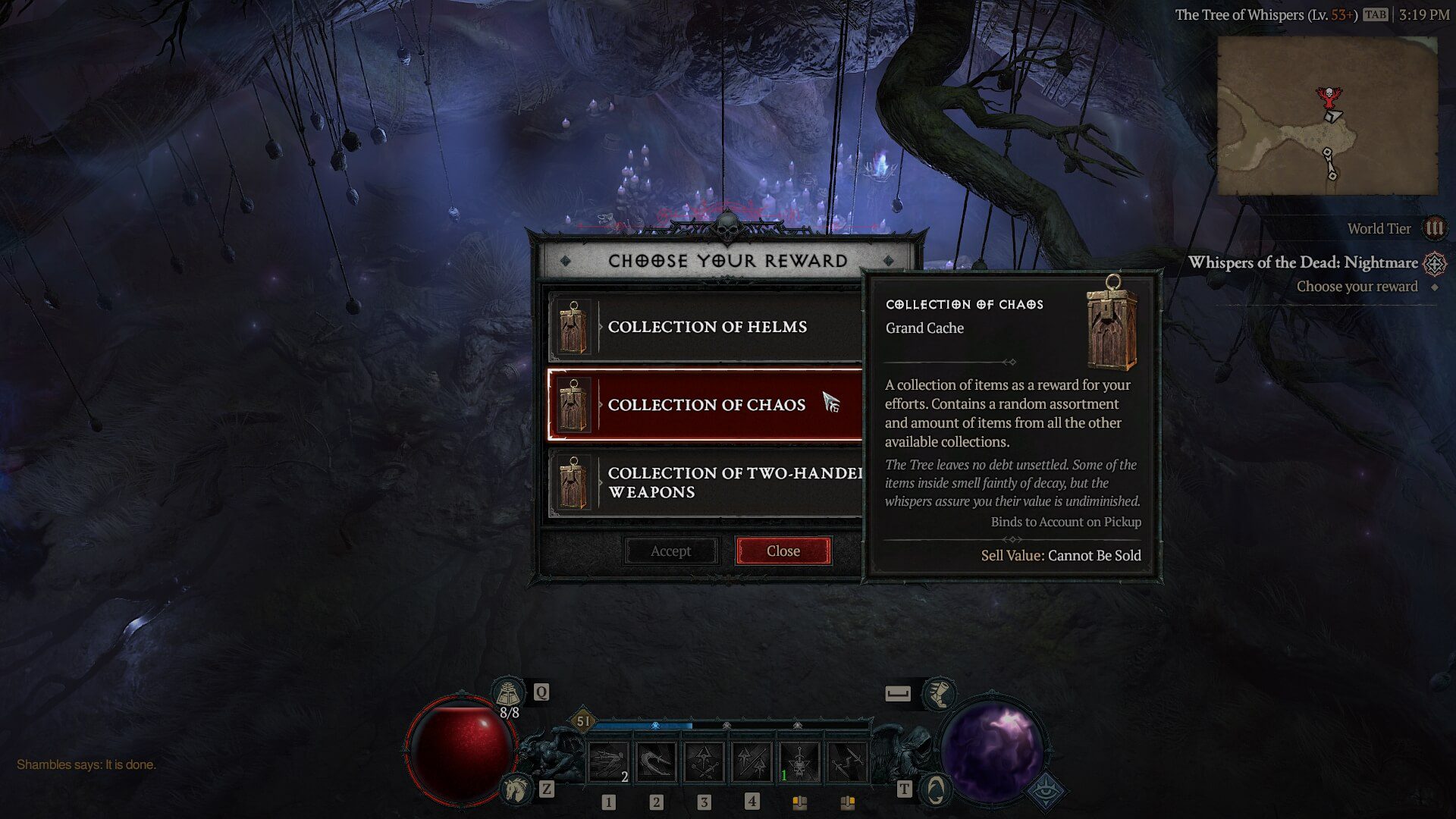Activate the twin arrowhead skill in slot four
Screen dimensions: 1456x819
click(752, 762)
